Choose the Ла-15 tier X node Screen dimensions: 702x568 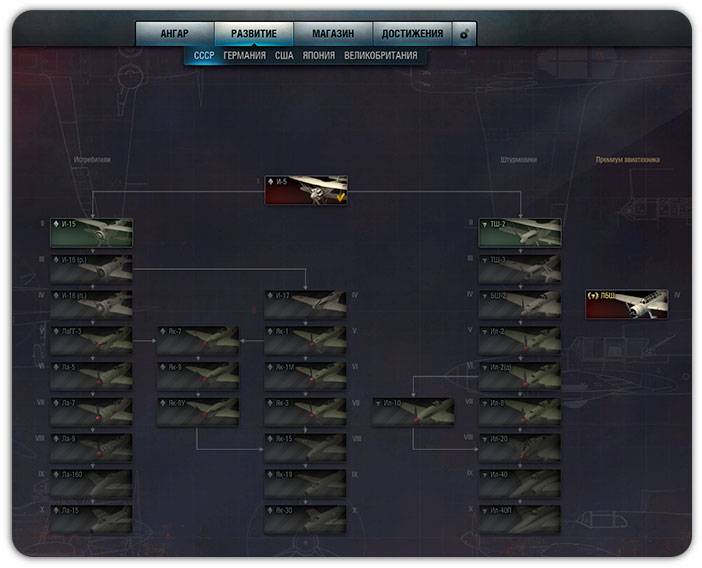click(91, 520)
